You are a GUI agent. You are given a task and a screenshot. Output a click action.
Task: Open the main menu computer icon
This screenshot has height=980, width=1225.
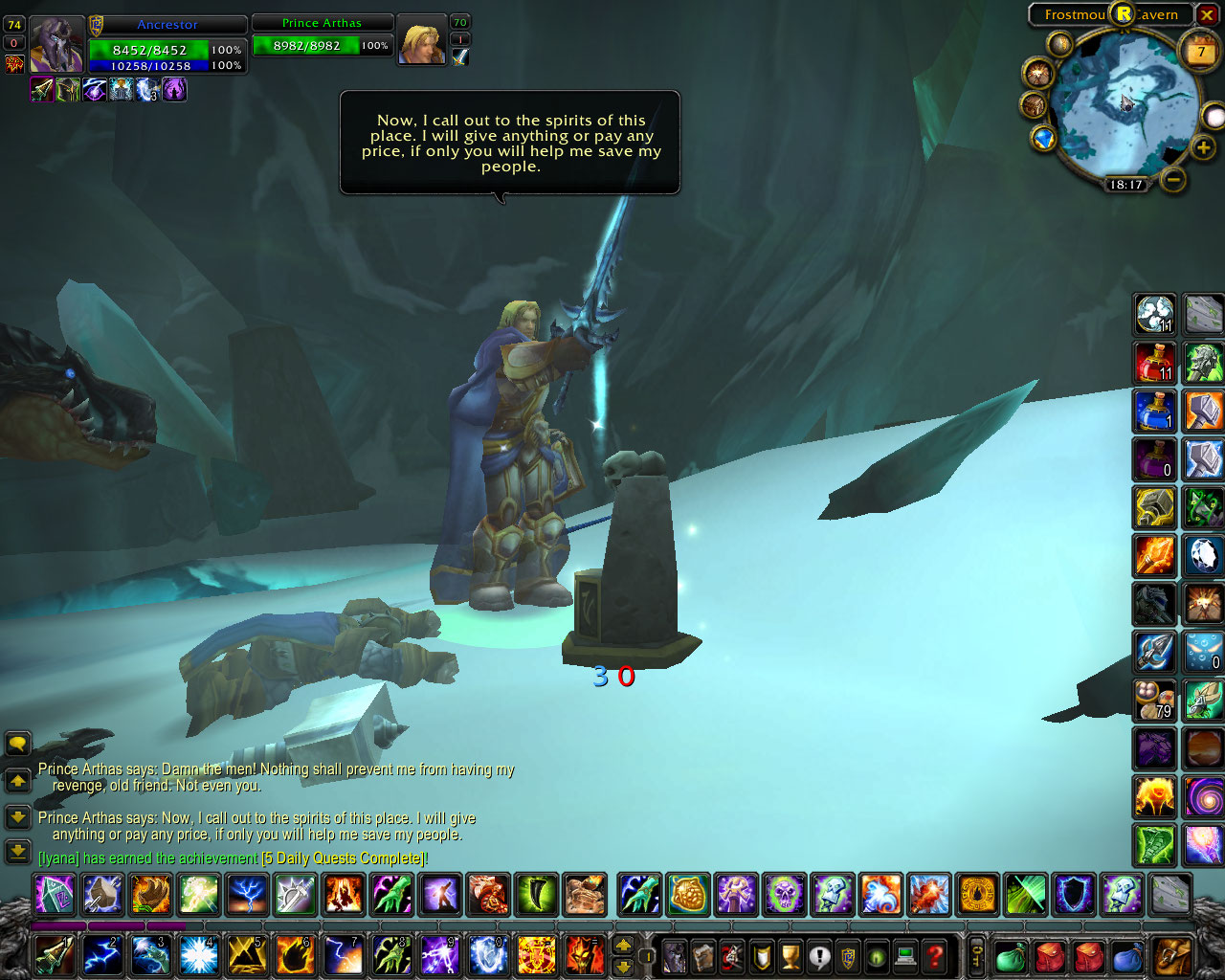(905, 956)
